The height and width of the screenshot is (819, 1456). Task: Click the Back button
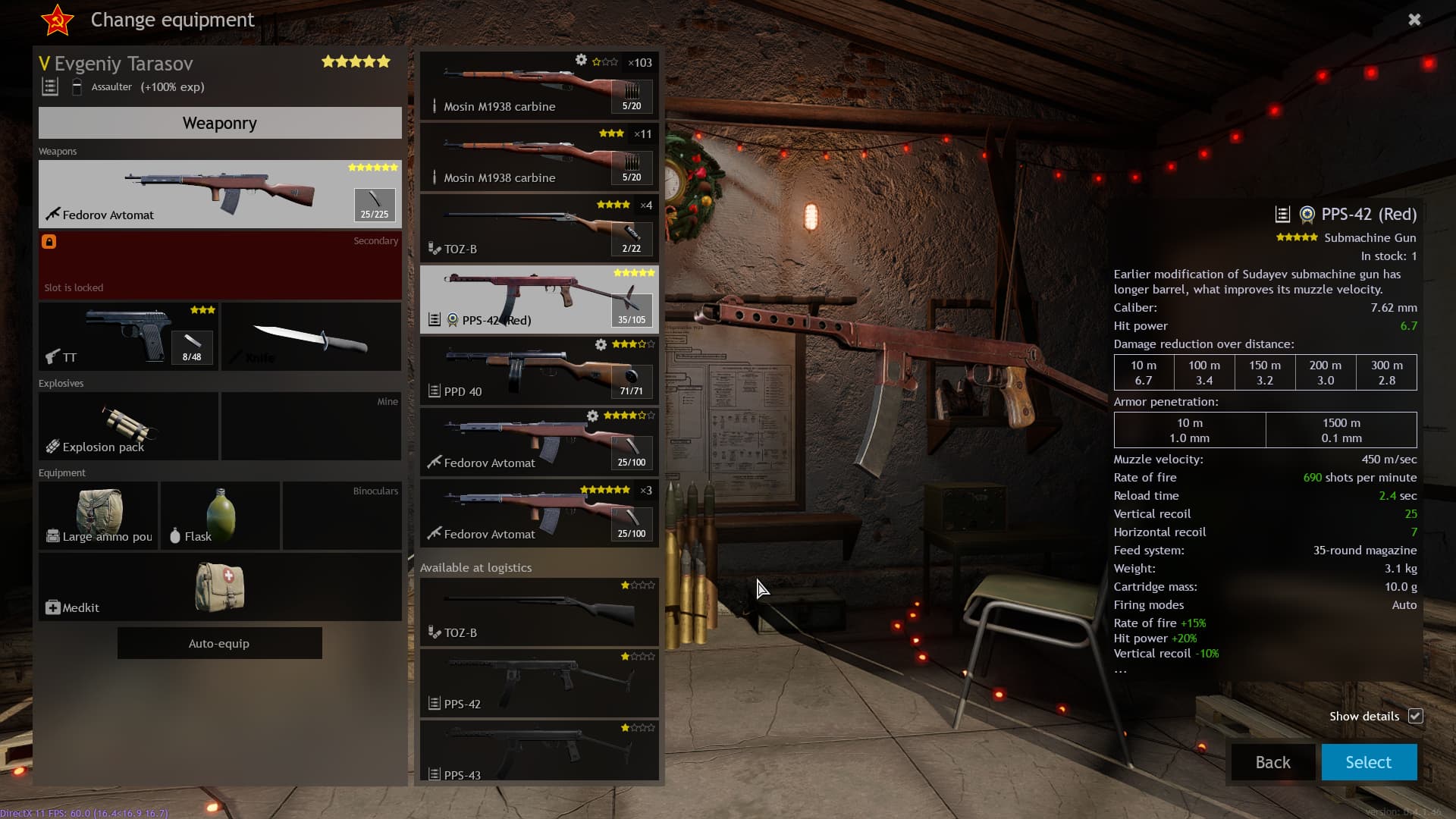click(x=1272, y=762)
